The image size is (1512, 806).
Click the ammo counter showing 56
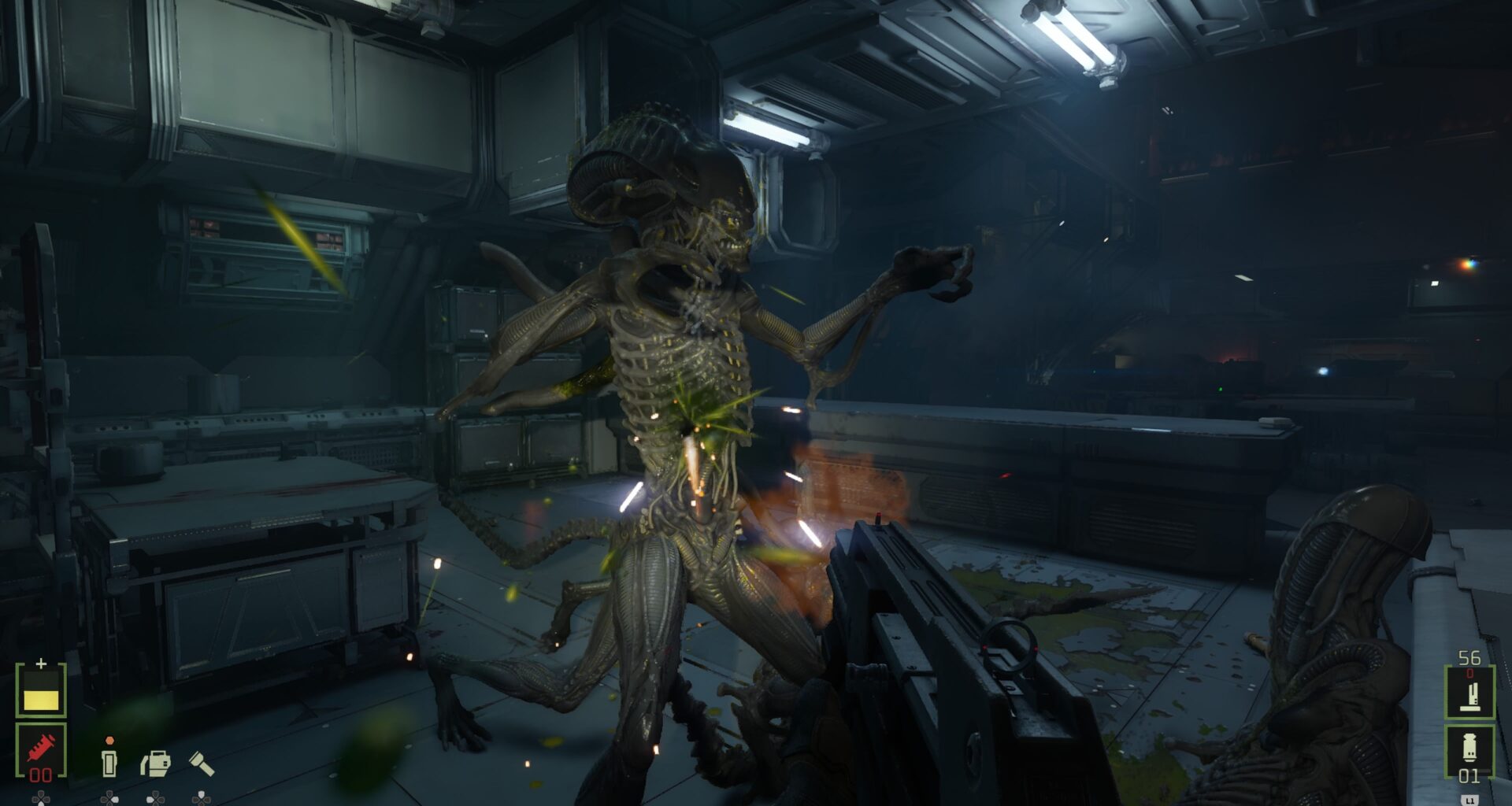coord(1470,657)
